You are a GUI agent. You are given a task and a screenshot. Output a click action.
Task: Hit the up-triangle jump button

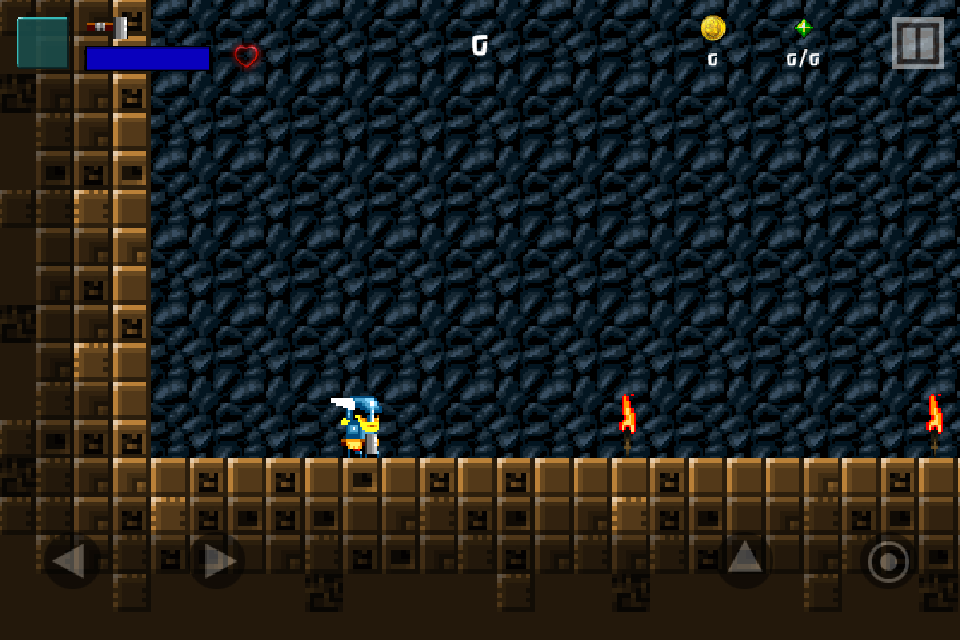pyautogui.click(x=745, y=558)
